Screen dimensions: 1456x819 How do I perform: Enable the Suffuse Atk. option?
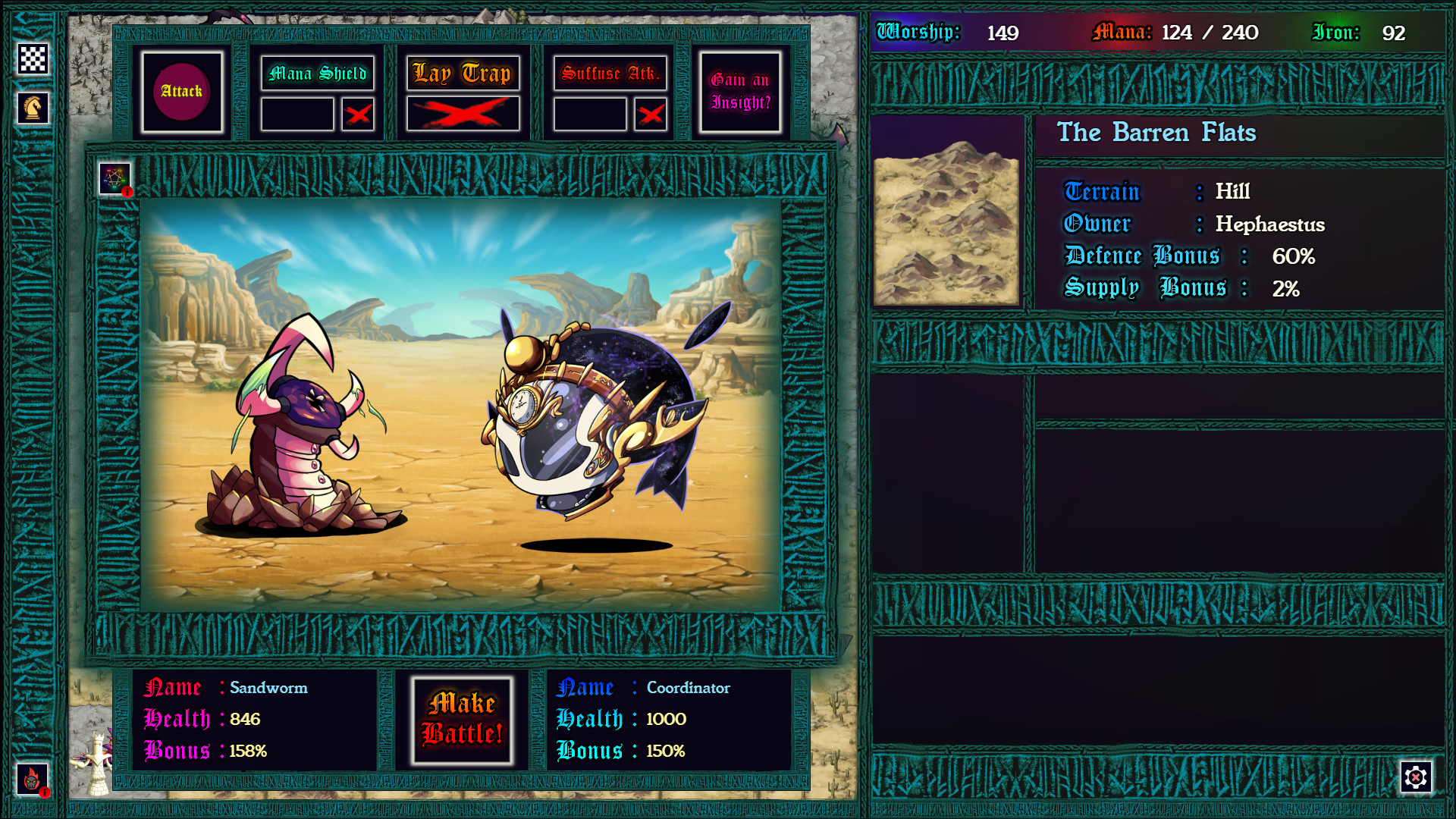652,114
